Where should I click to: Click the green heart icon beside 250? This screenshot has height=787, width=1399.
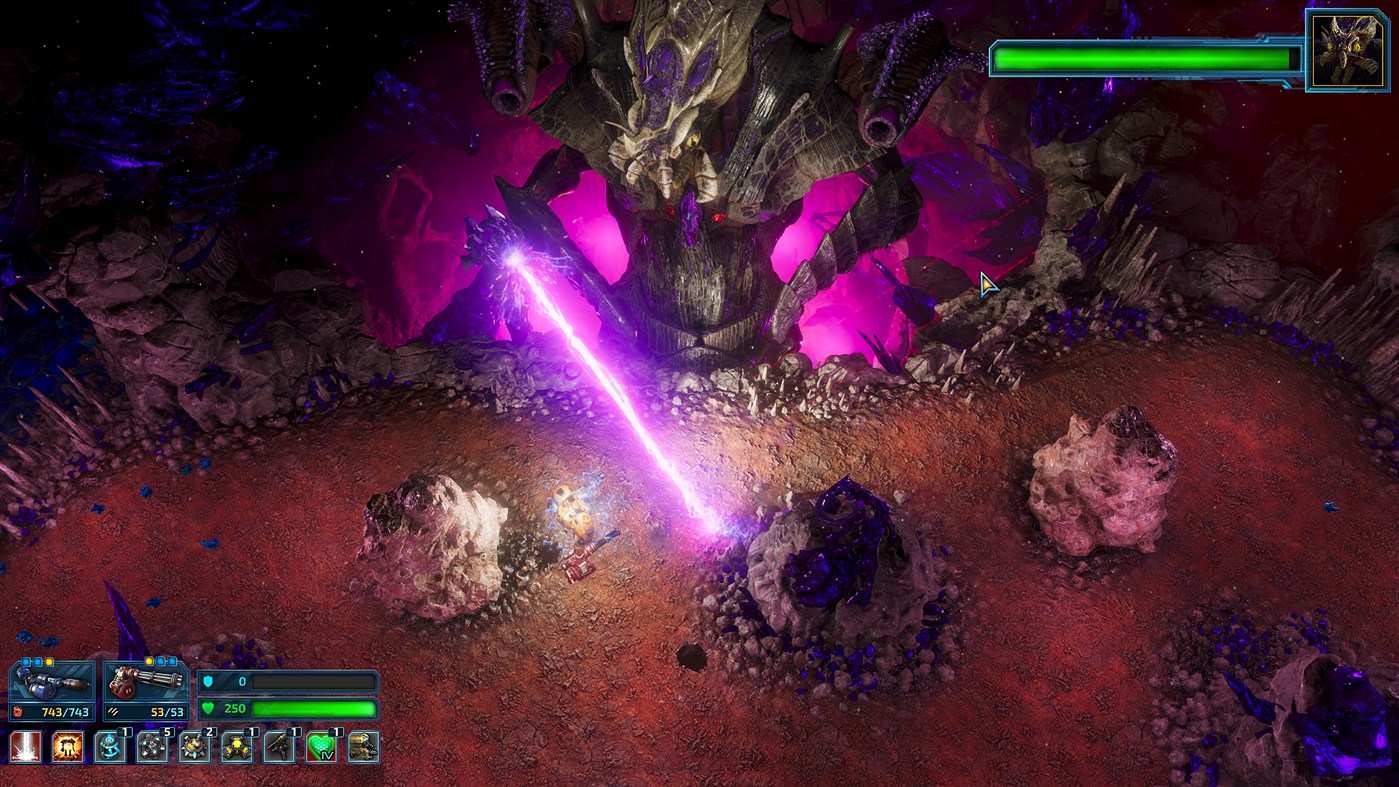(206, 707)
